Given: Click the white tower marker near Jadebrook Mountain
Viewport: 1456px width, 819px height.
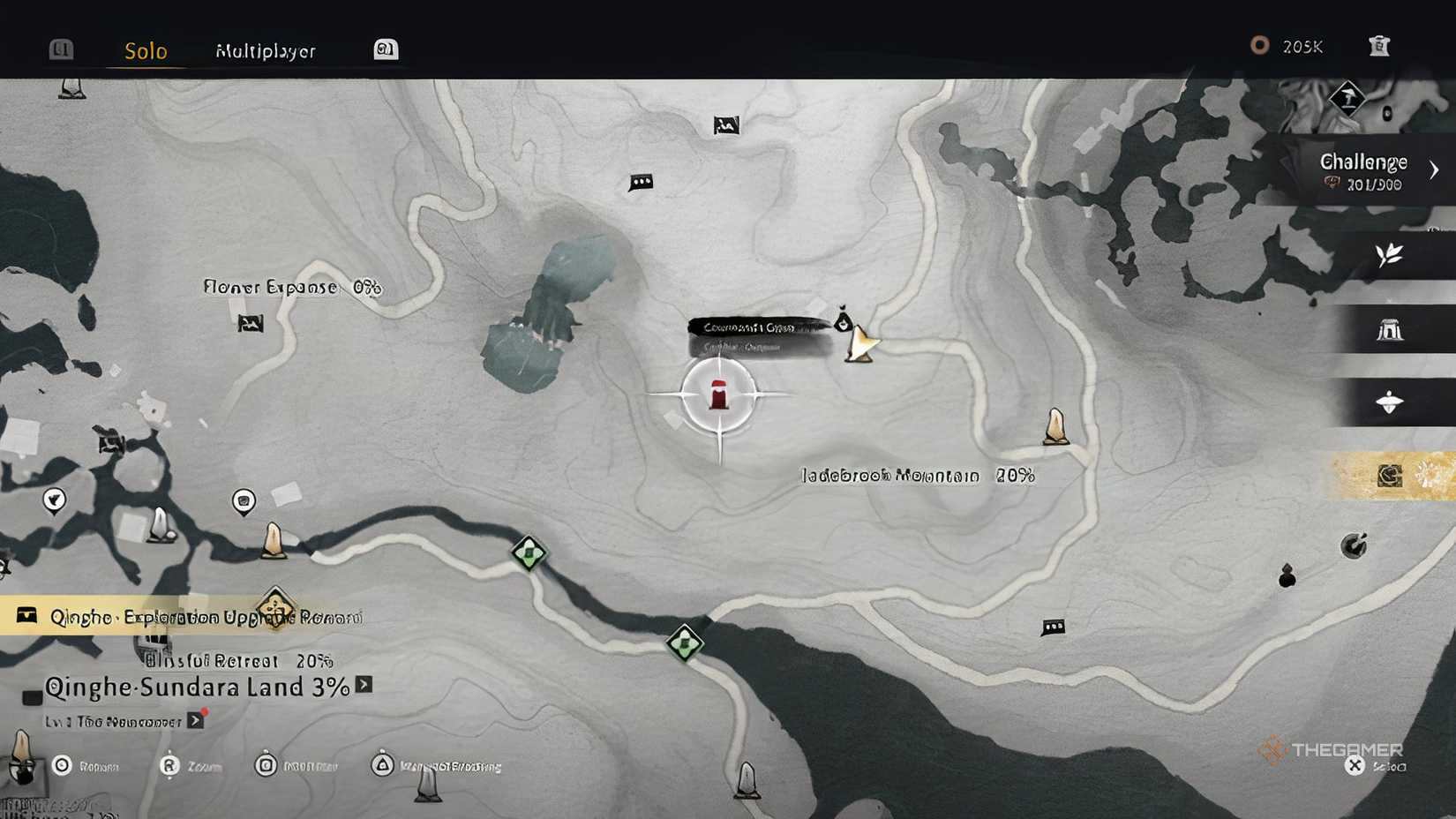Looking at the screenshot, I should 1055,426.
